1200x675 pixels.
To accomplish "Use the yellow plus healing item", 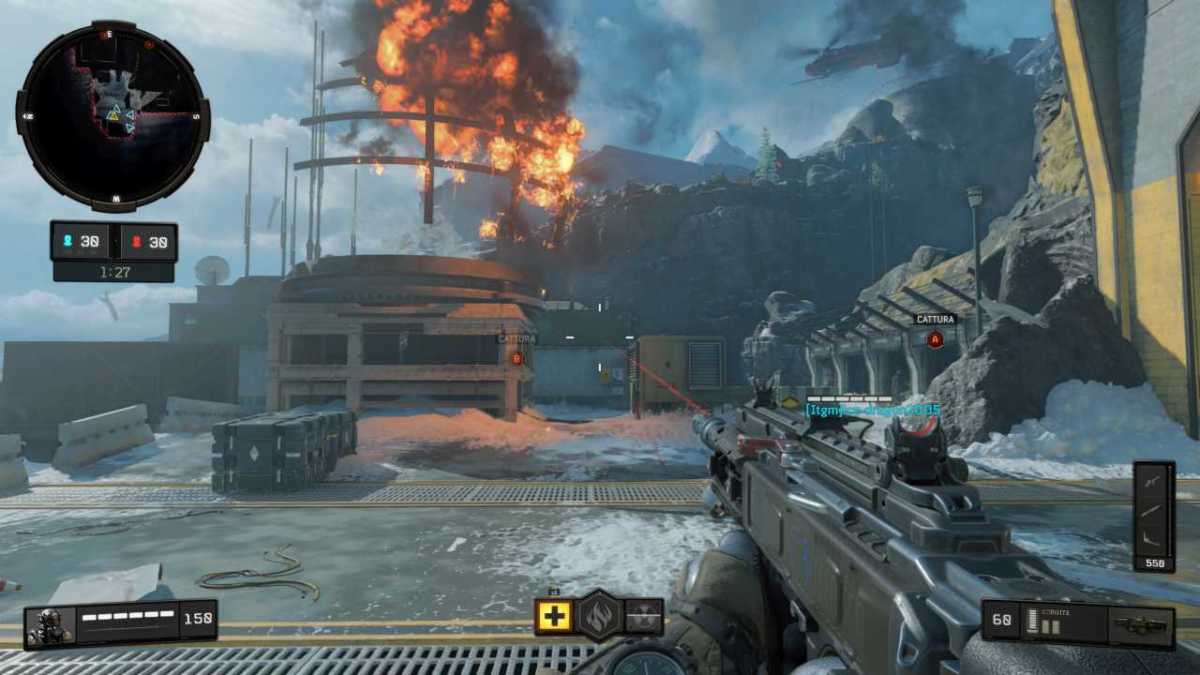I will (553, 616).
